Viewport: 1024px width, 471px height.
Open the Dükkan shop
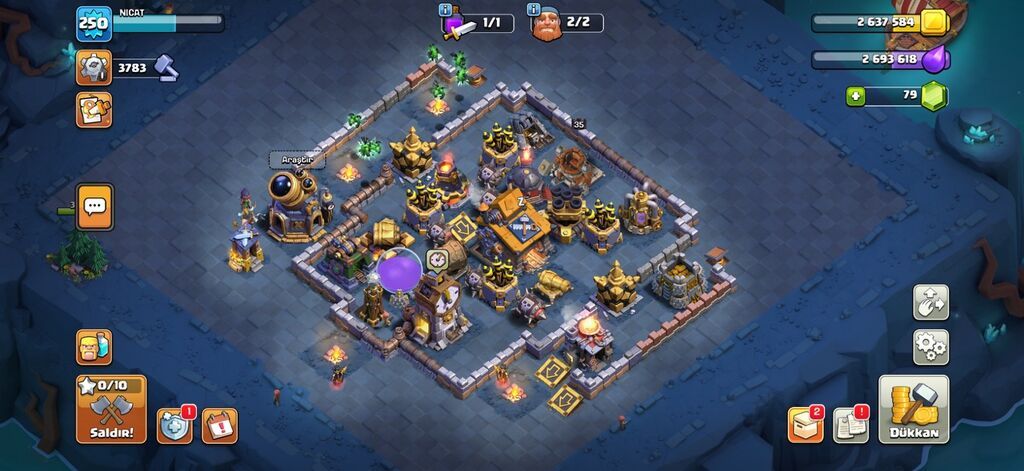coord(913,409)
